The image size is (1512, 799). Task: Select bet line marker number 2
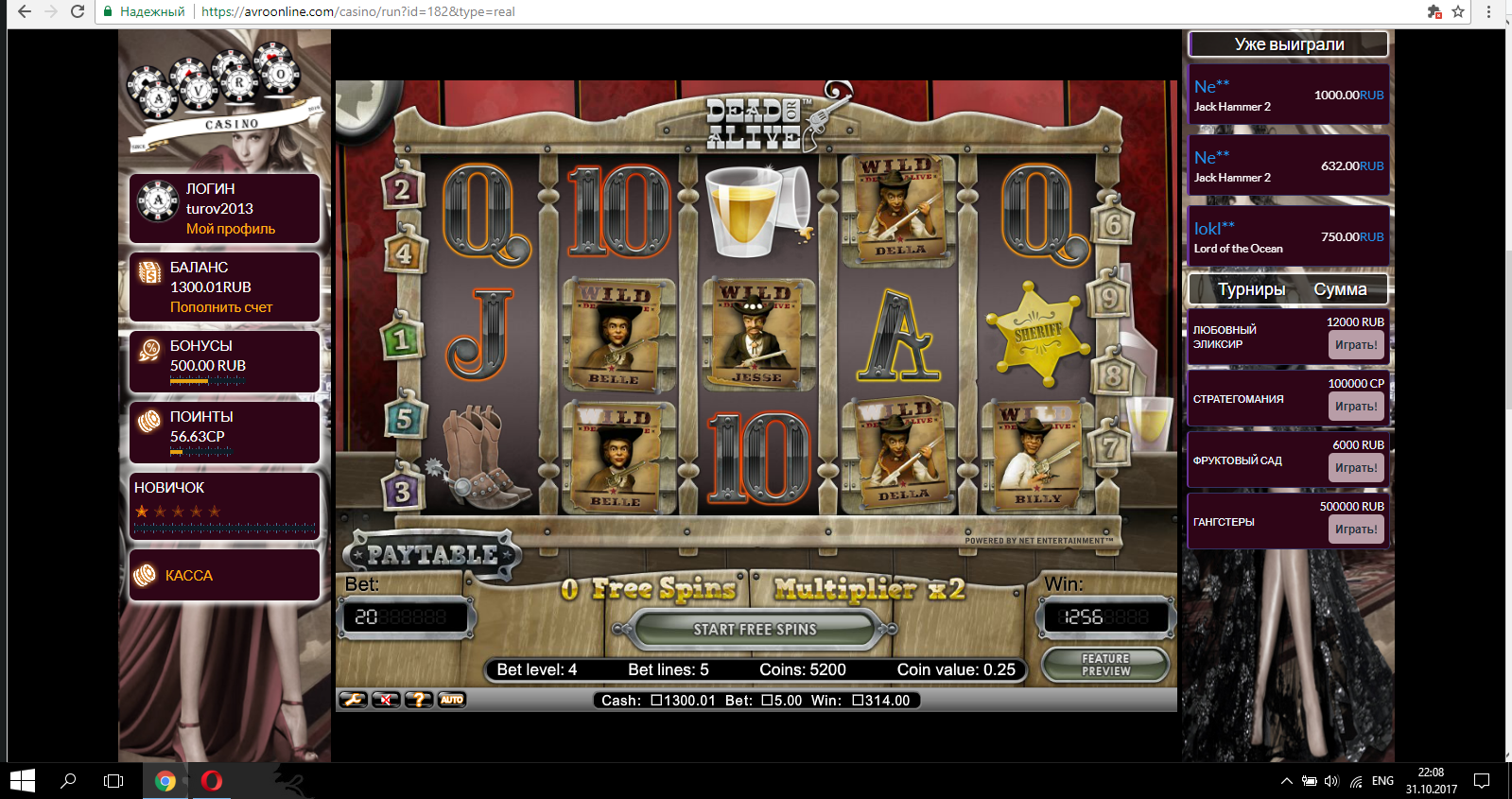coord(402,189)
